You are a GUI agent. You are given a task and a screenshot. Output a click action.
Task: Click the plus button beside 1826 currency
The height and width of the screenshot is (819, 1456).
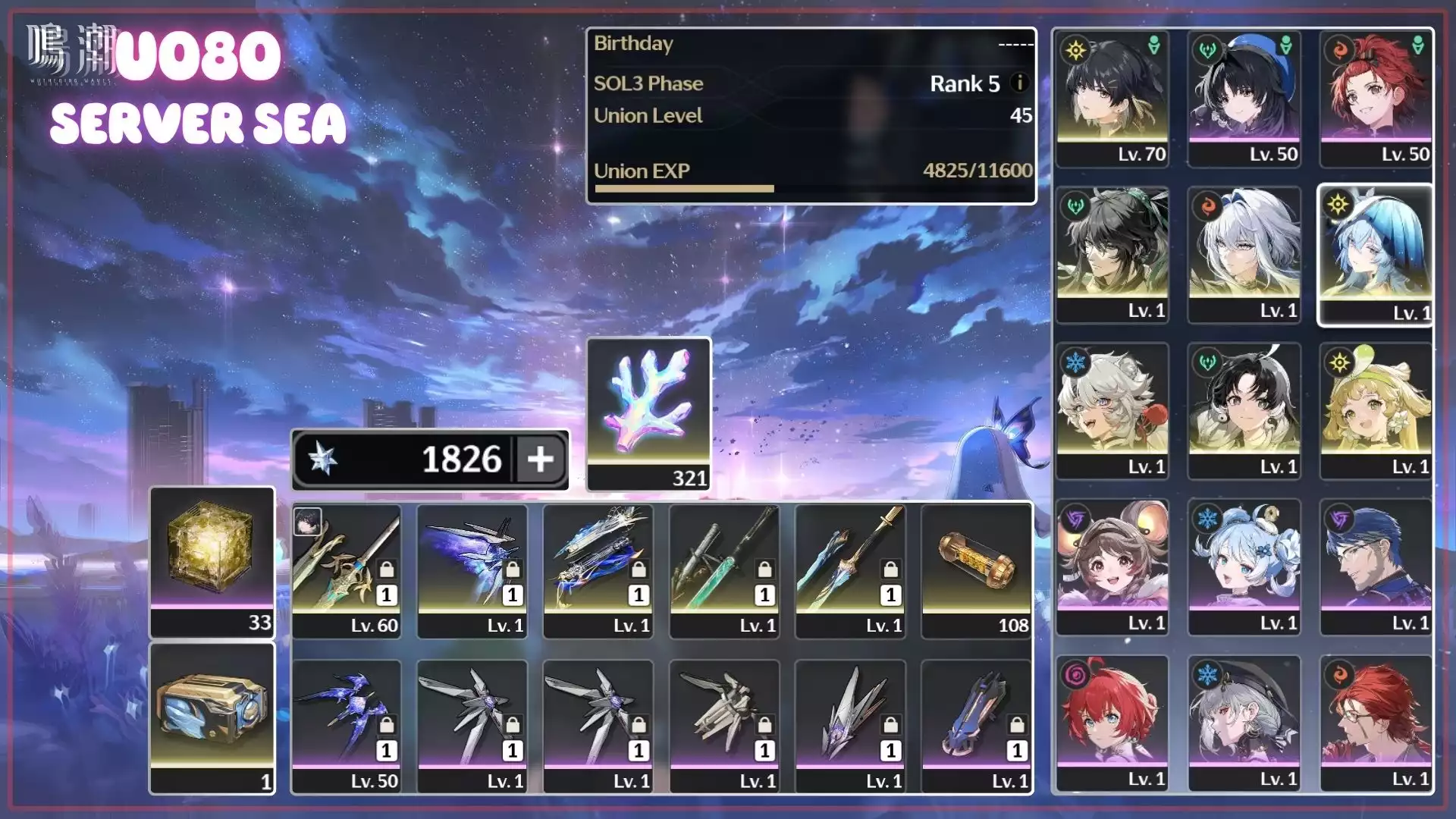tap(541, 459)
